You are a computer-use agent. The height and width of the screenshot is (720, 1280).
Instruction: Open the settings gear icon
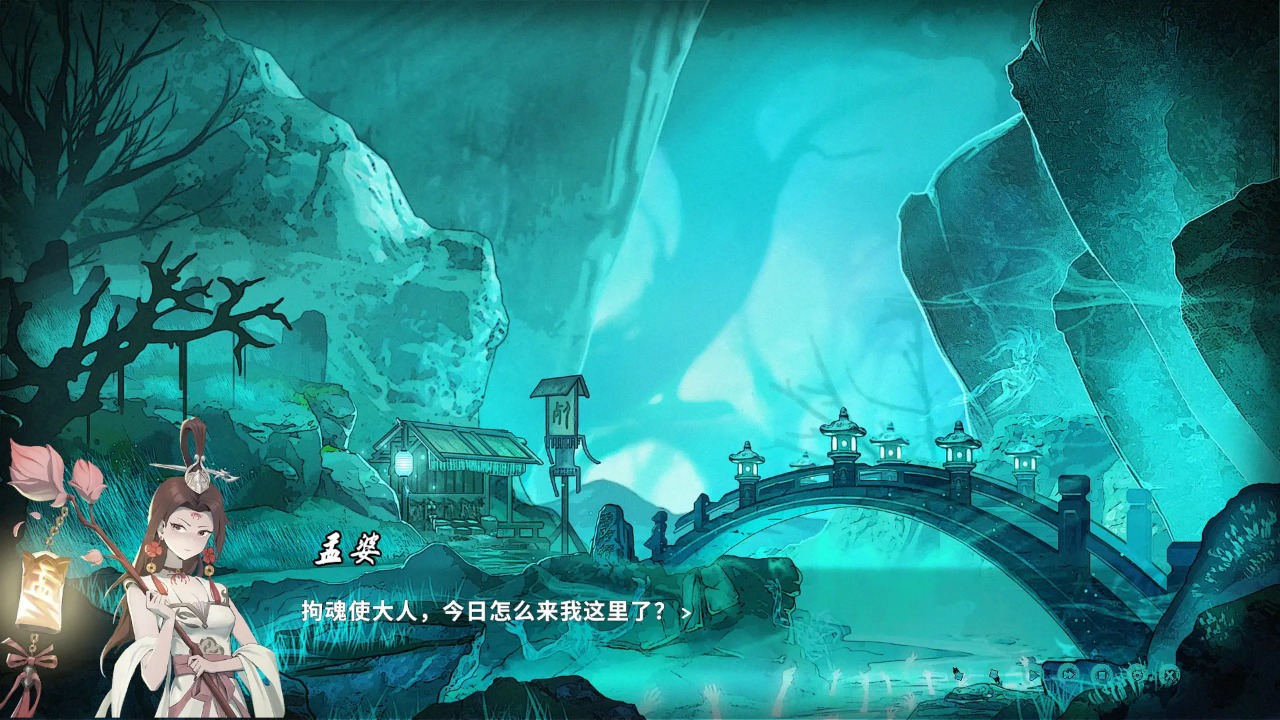point(1137,674)
